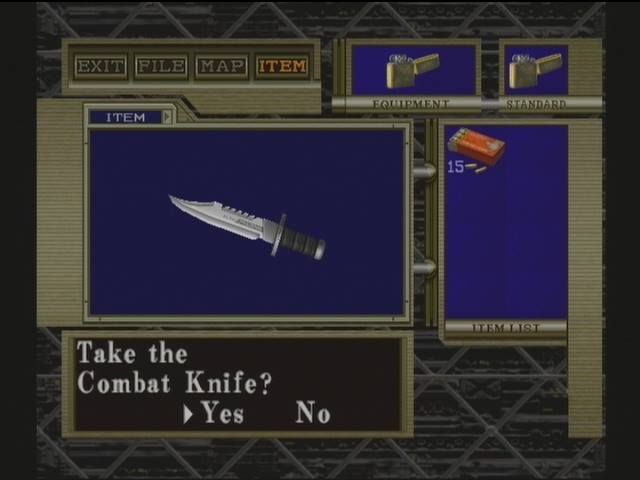Click the lighter in the Standard slot

(535, 69)
